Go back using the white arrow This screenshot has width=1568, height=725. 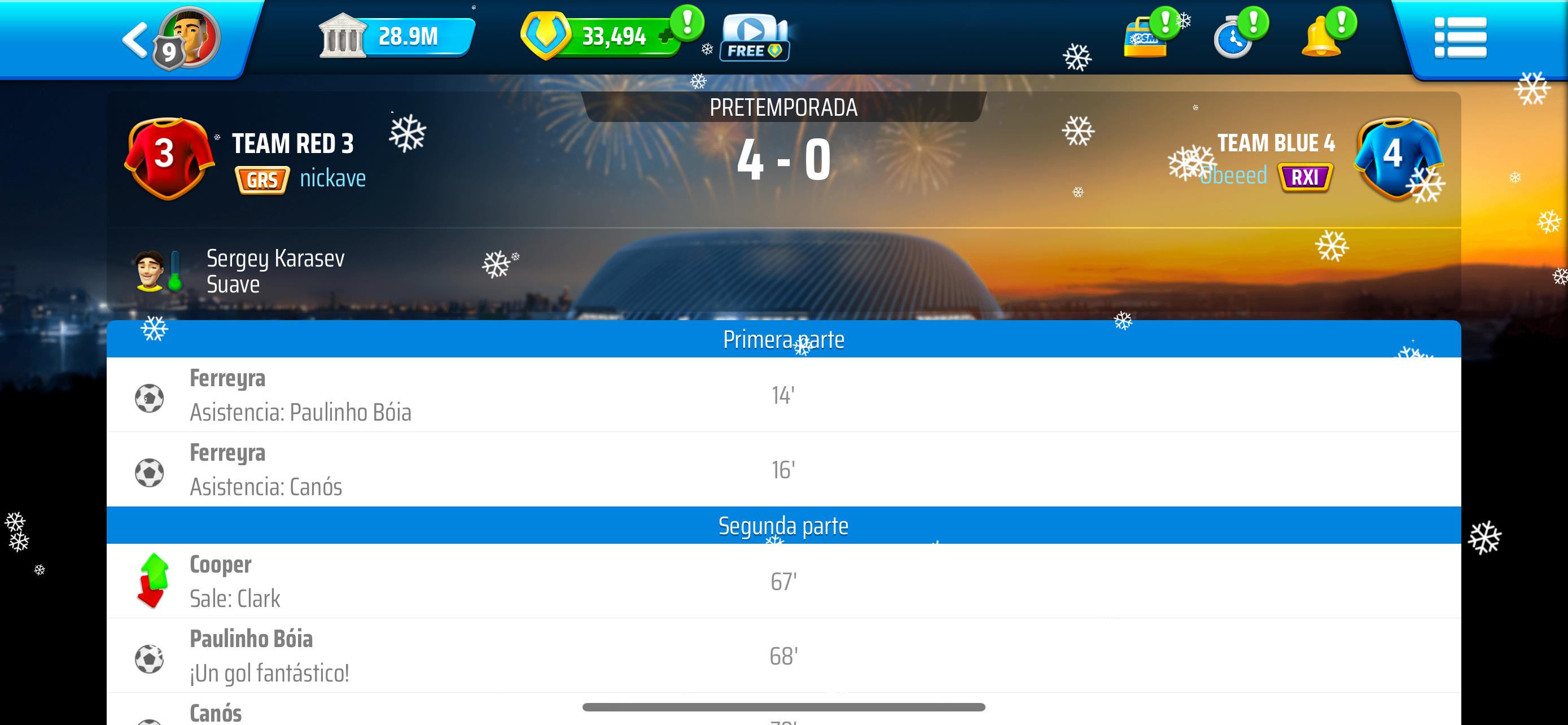point(135,40)
